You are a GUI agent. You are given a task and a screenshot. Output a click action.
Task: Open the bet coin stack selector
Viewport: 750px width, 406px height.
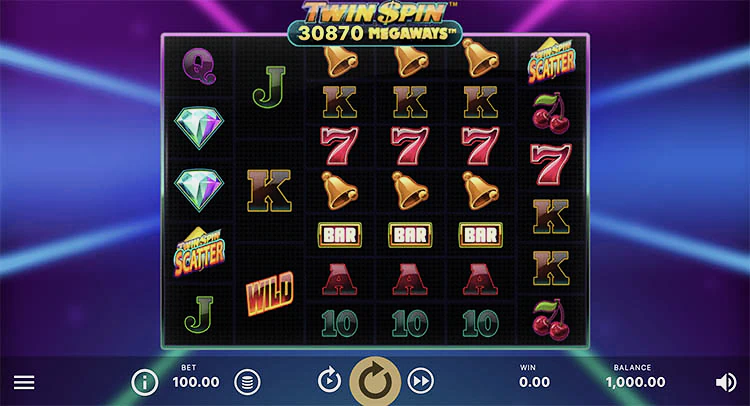246,381
